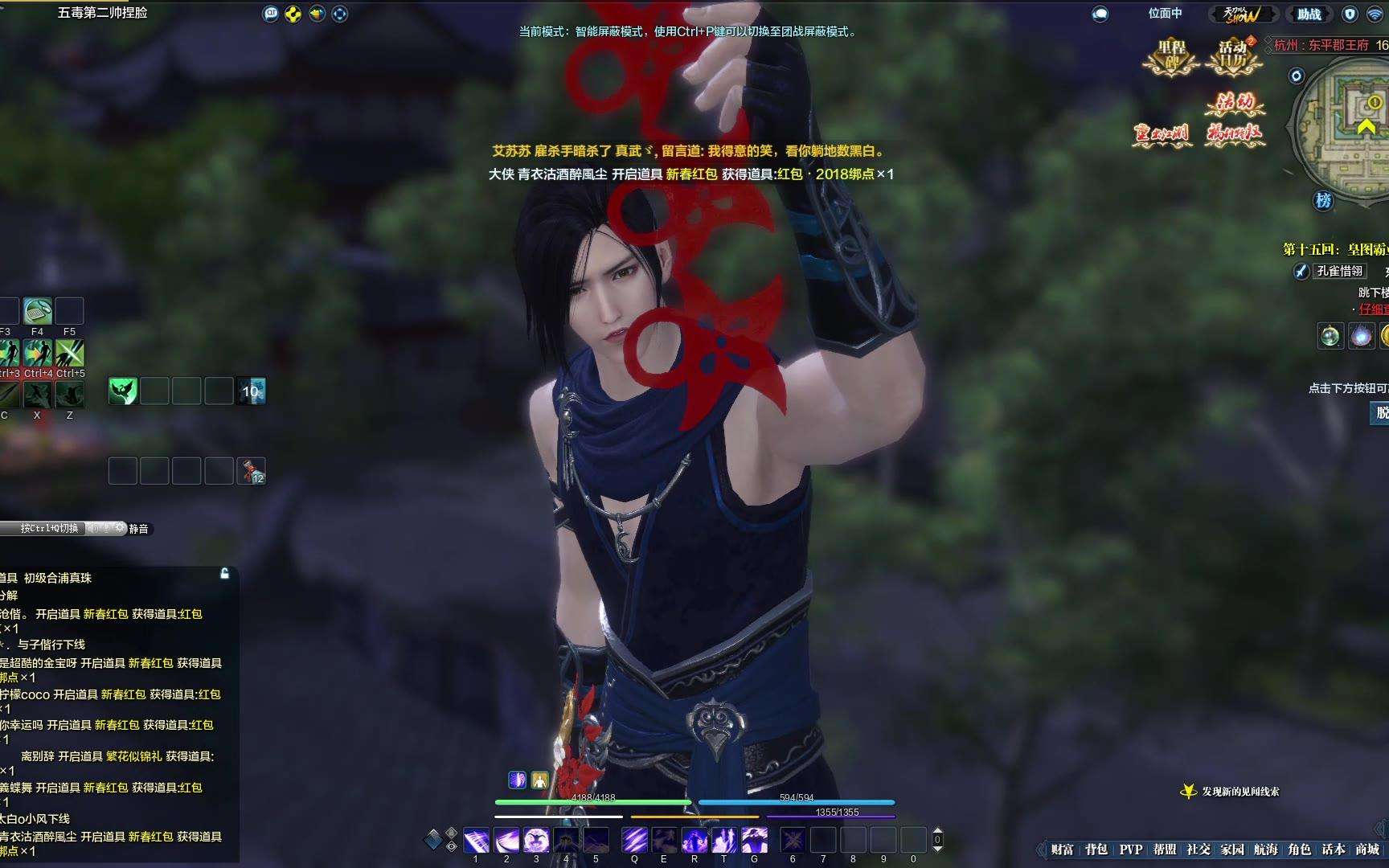Use the red potion item slot
Image resolution: width=1389 pixels, height=868 pixels.
(252, 471)
